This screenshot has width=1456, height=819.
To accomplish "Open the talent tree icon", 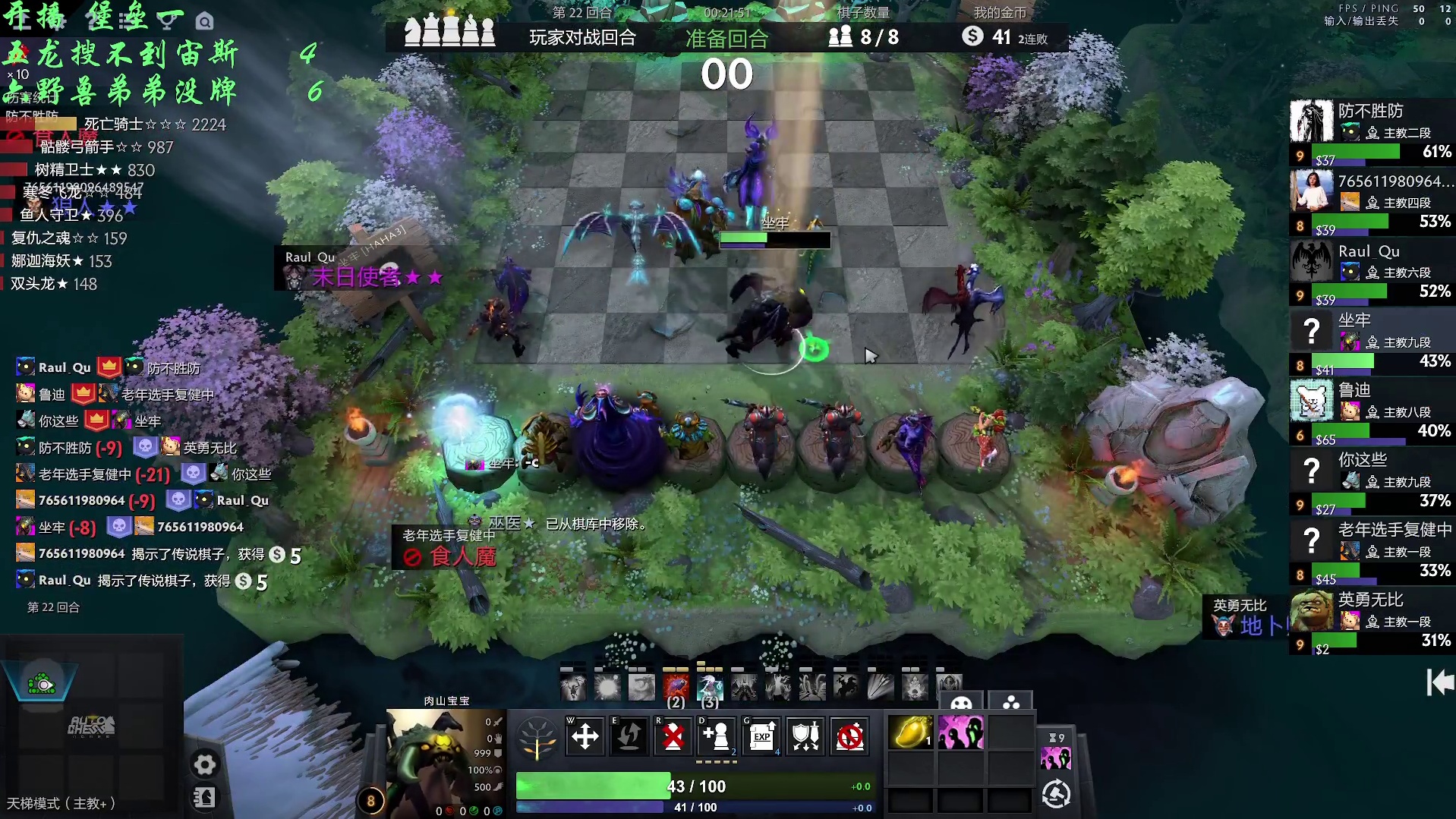I will pyautogui.click(x=537, y=737).
